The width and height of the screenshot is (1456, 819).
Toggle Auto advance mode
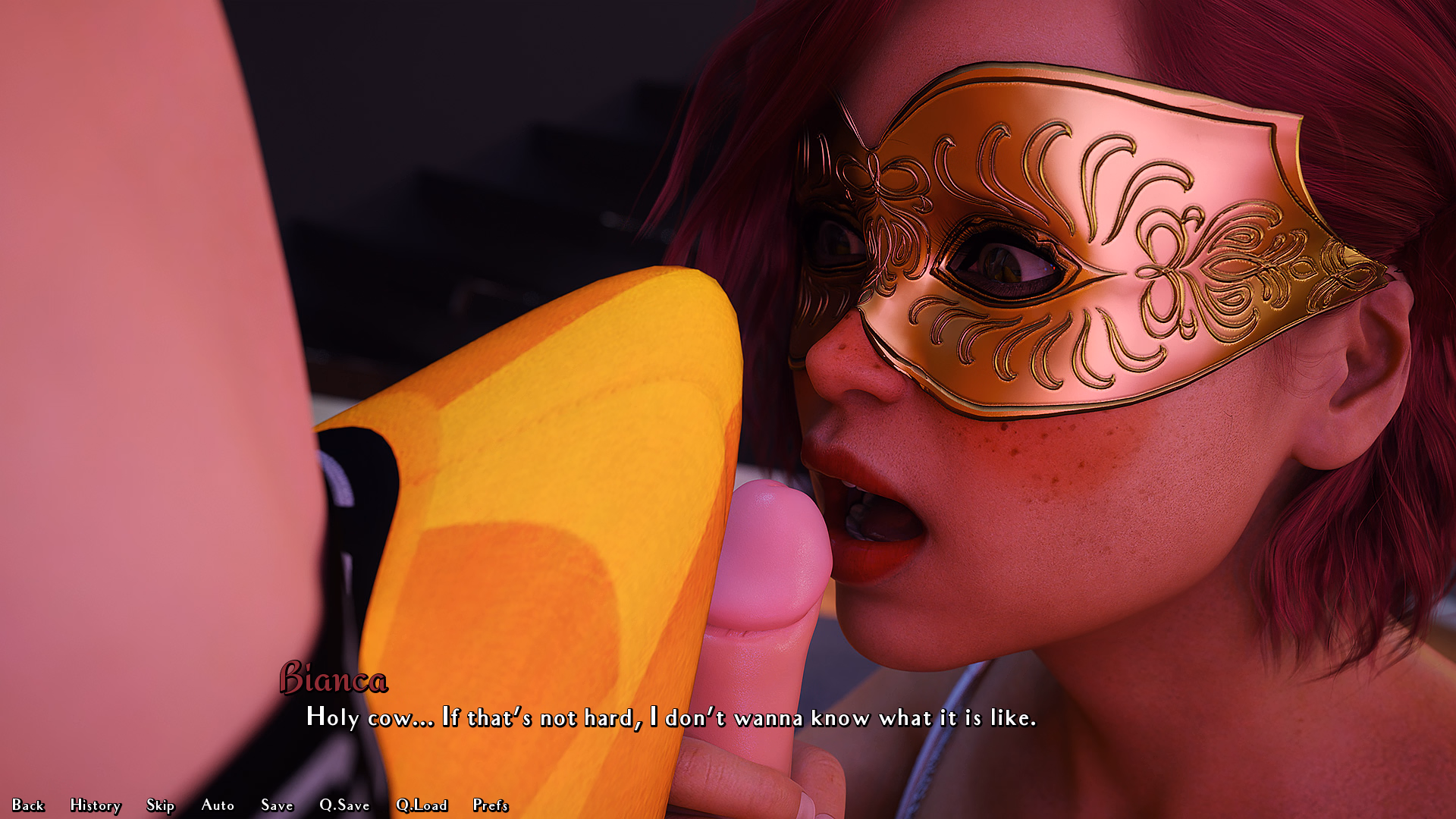click(218, 805)
